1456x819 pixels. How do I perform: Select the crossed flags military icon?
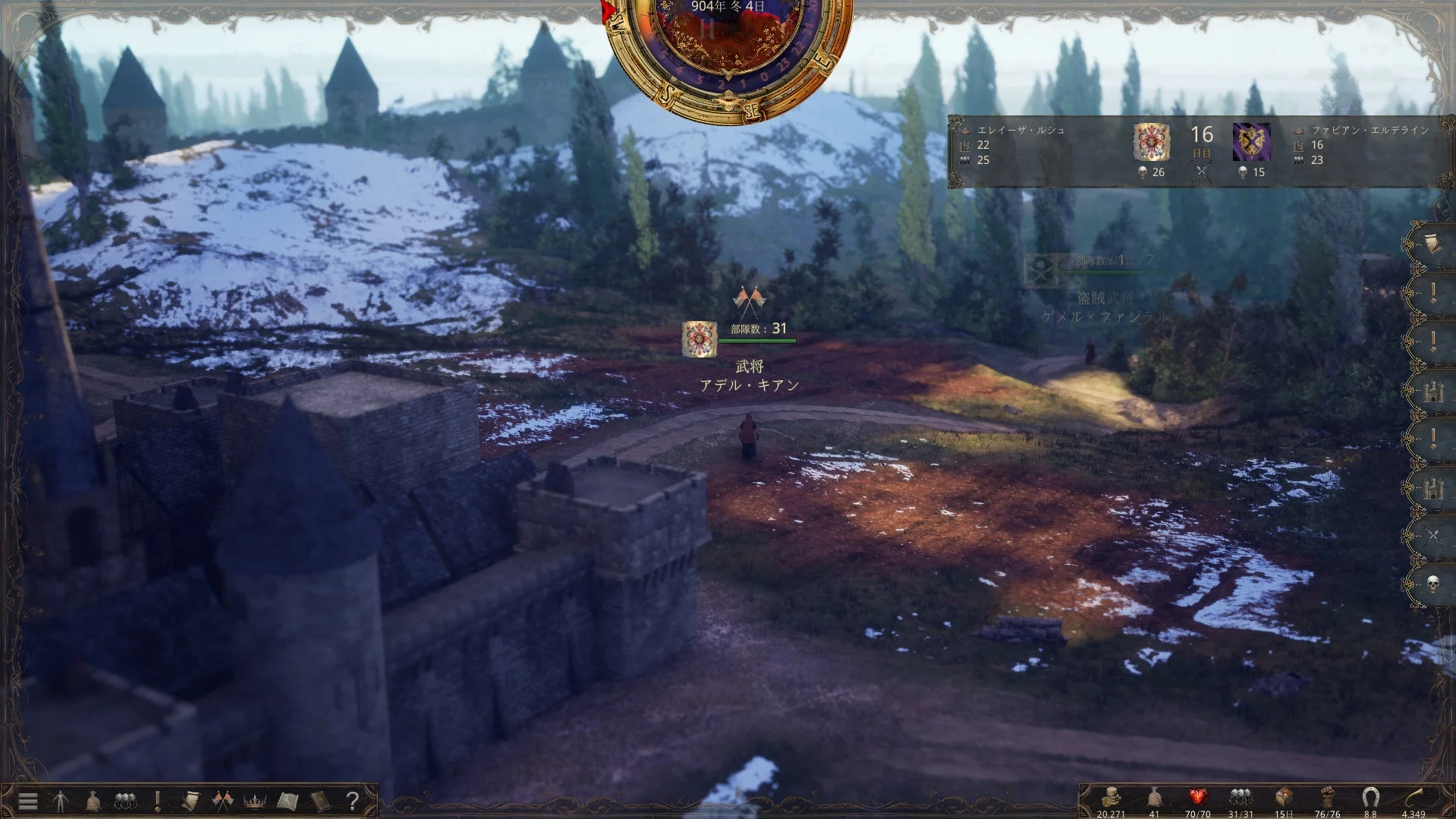pos(222,801)
